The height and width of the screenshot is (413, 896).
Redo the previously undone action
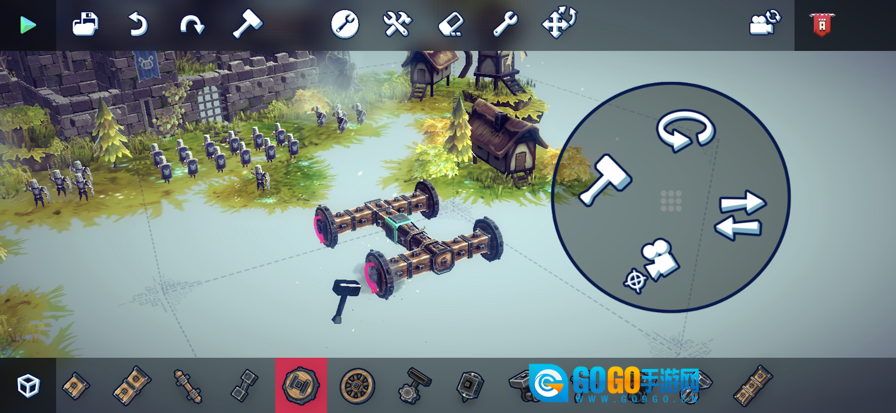tap(191, 24)
